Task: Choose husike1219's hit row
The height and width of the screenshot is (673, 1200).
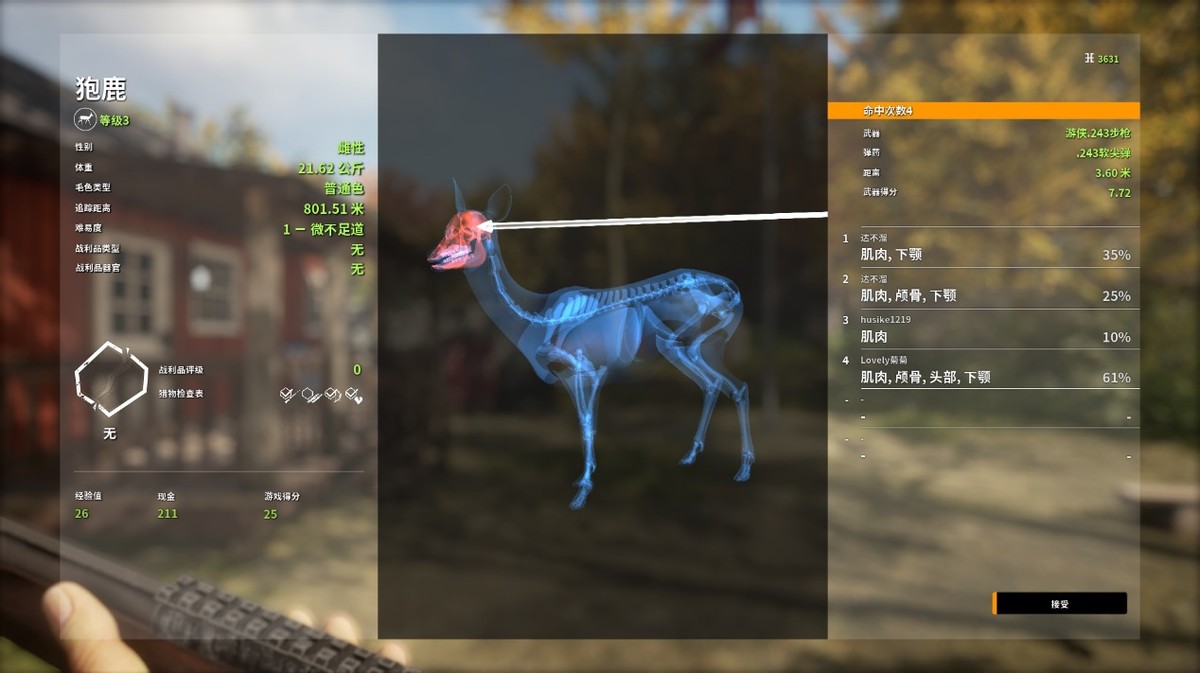Action: pyautogui.click(x=985, y=329)
